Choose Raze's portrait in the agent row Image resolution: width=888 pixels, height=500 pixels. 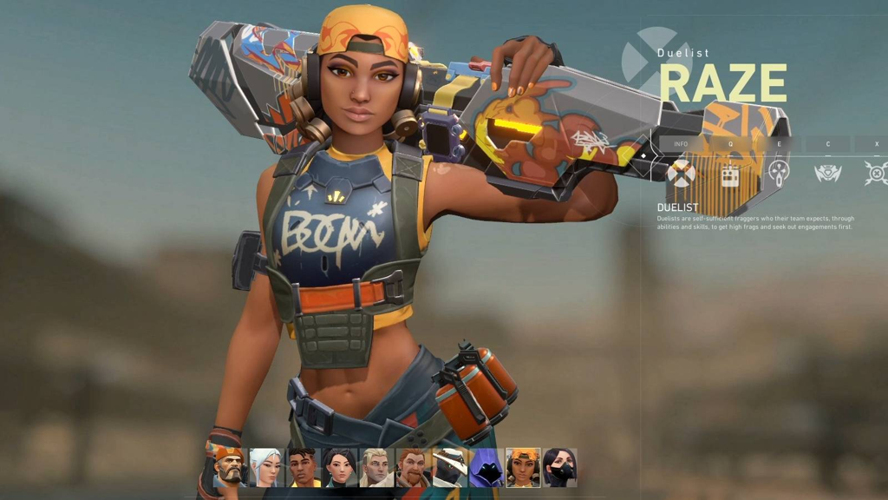(x=523, y=467)
